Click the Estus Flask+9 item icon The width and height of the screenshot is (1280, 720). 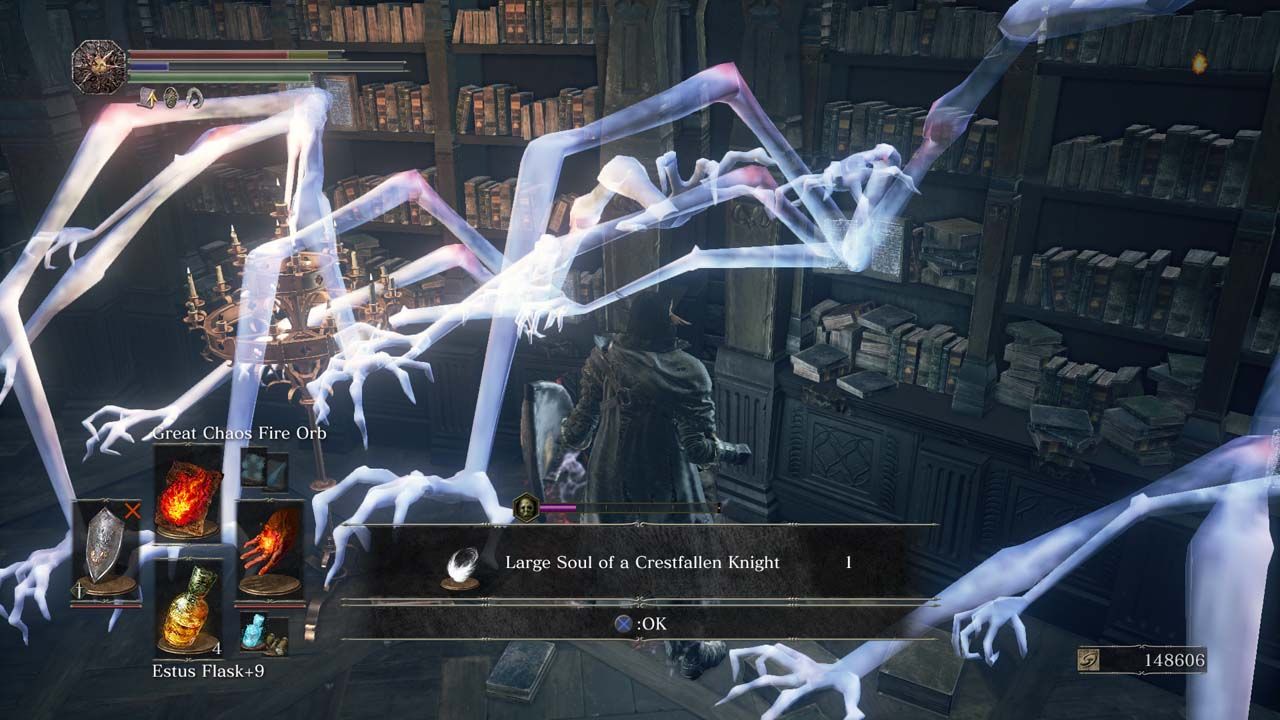tap(188, 610)
